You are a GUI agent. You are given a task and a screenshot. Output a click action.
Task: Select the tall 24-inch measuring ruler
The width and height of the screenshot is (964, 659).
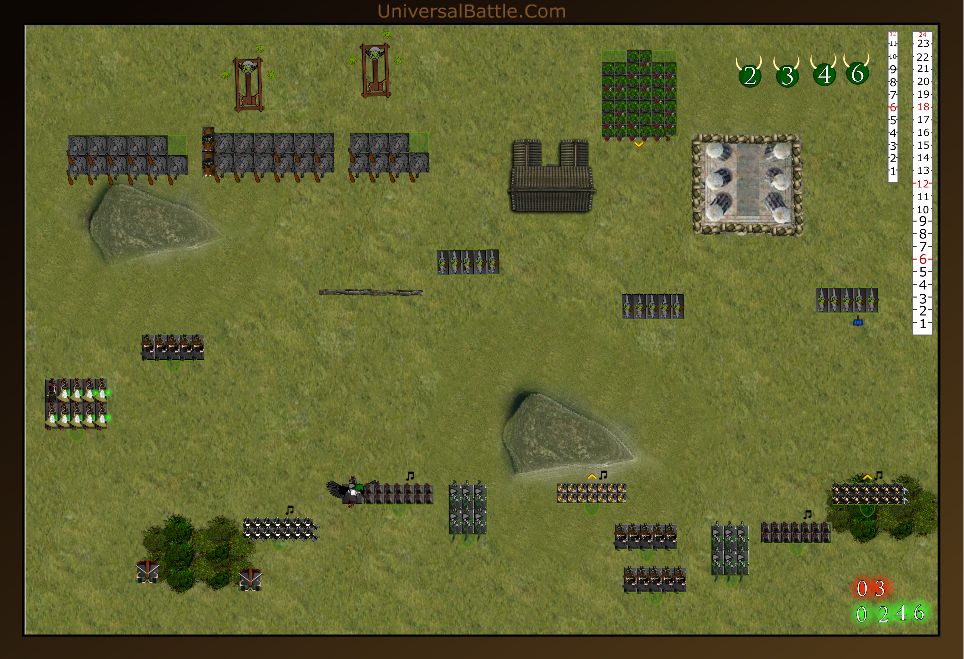[x=923, y=182]
